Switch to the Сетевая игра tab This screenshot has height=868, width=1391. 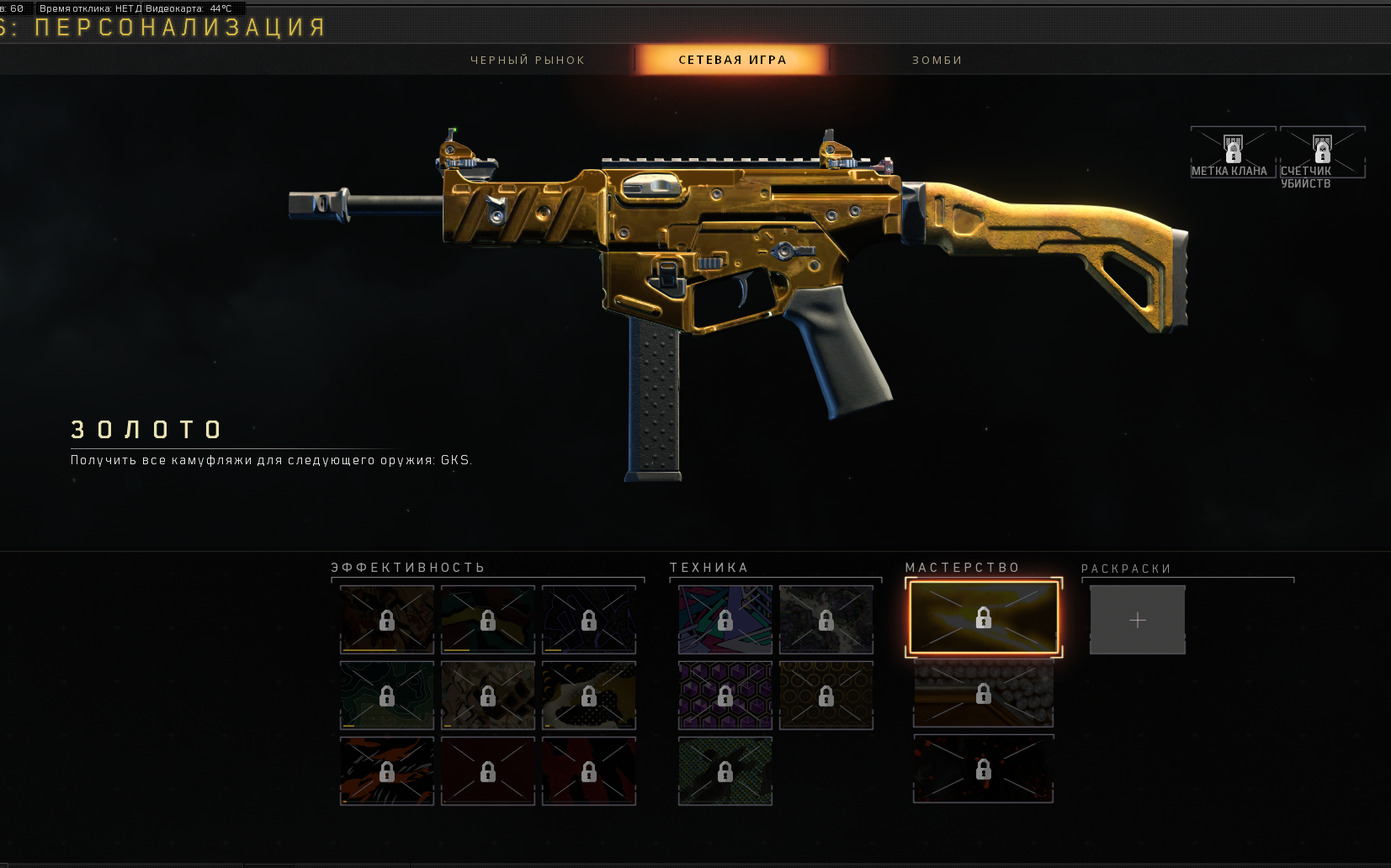(x=732, y=60)
